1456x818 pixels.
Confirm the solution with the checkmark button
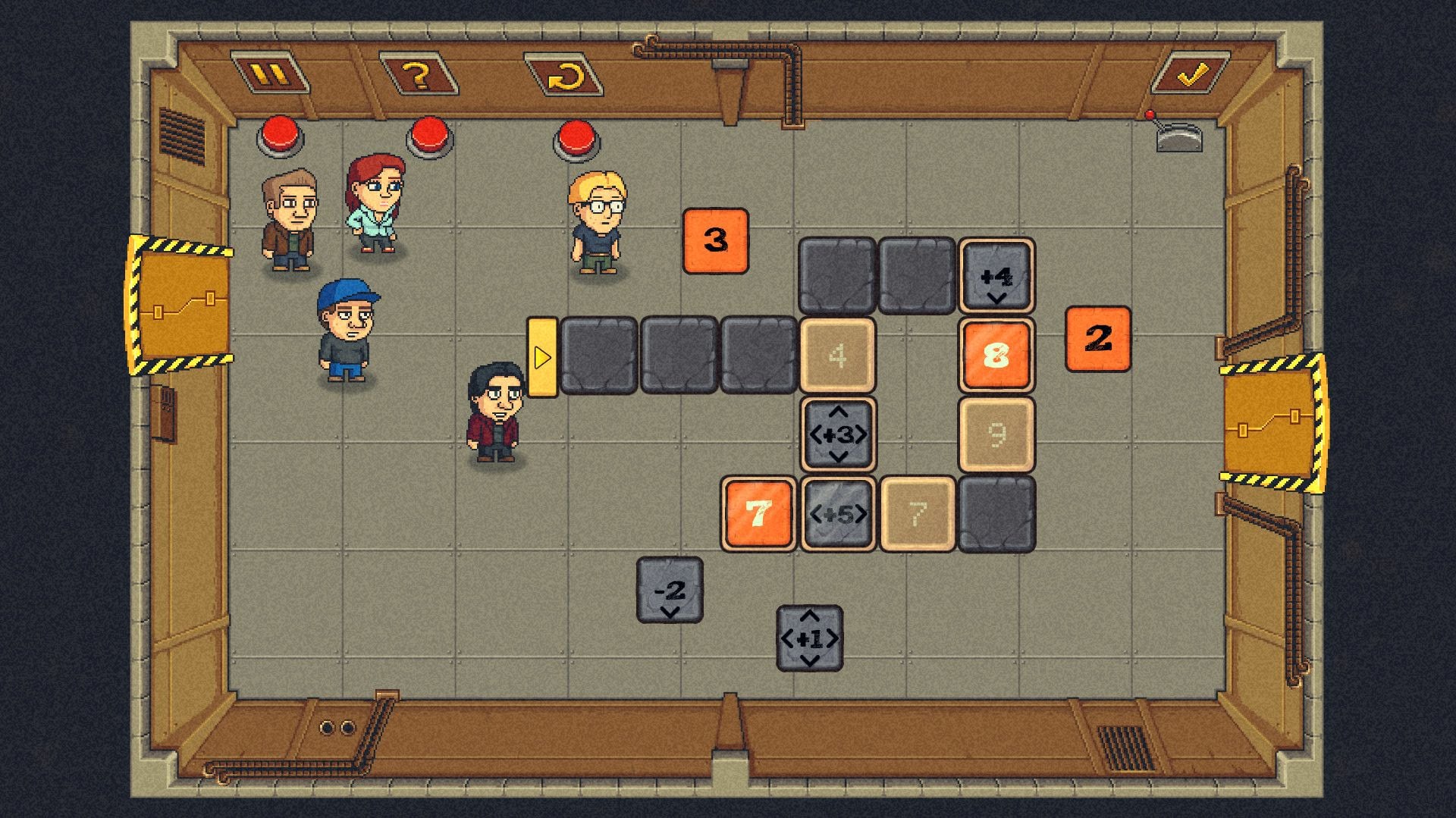tap(1191, 74)
